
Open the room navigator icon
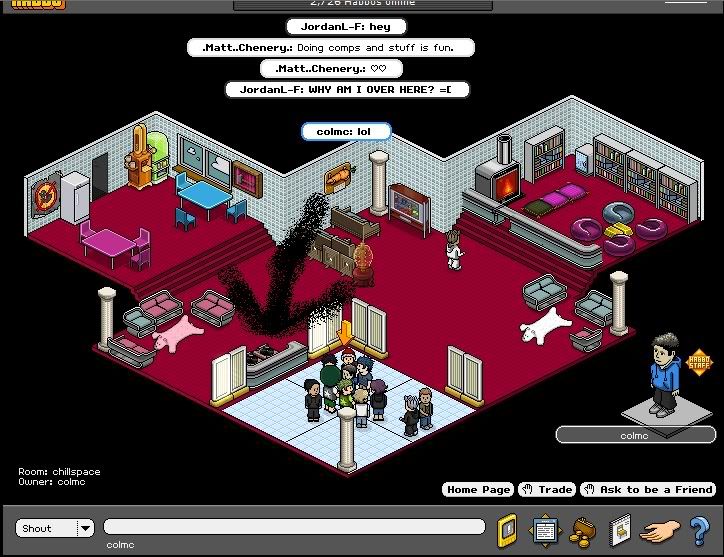[545, 528]
